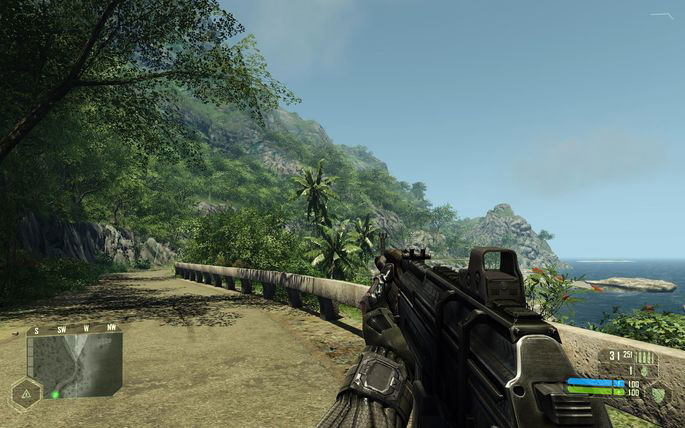The width and height of the screenshot is (685, 428).
Task: Click the bullet fire-mode icon by the ammo count
Action: click(646, 357)
